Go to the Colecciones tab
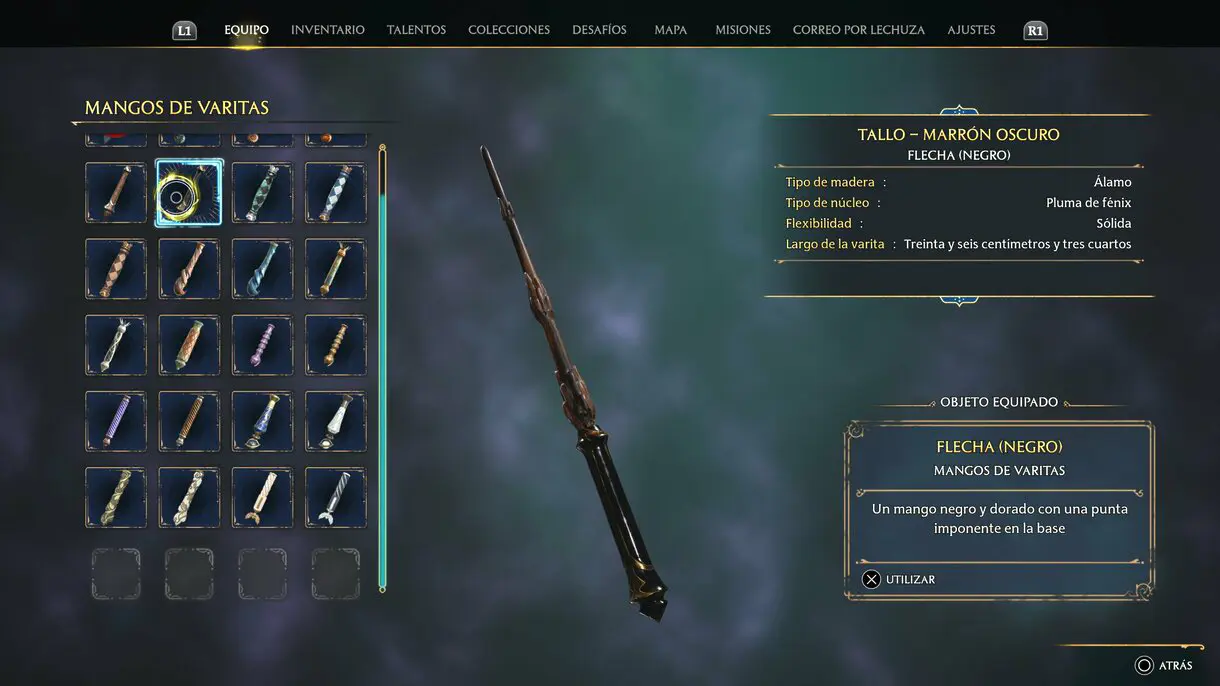This screenshot has height=686, width=1220. coord(508,30)
